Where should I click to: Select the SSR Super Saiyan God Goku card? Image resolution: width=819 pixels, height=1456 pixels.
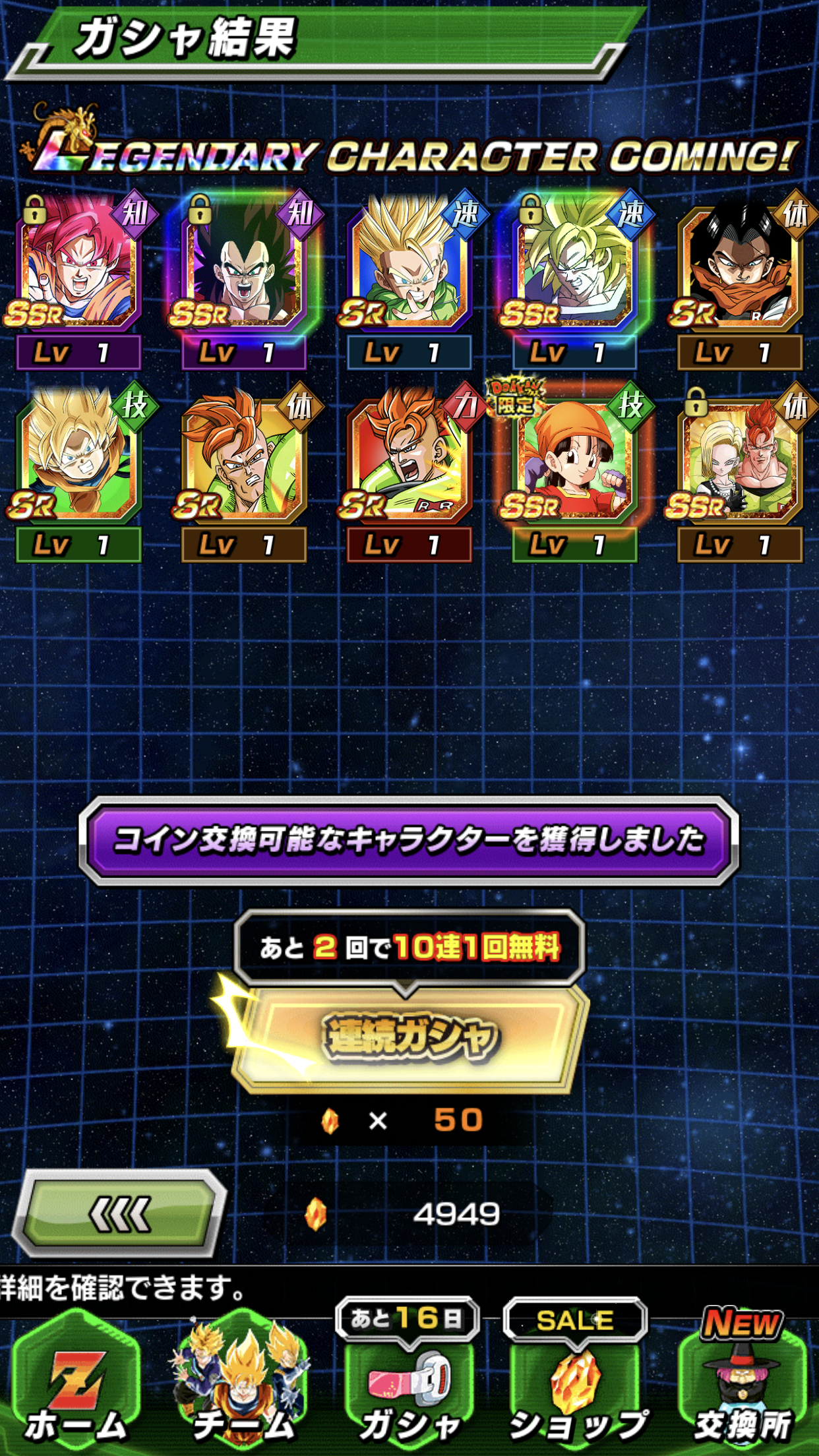click(79, 270)
